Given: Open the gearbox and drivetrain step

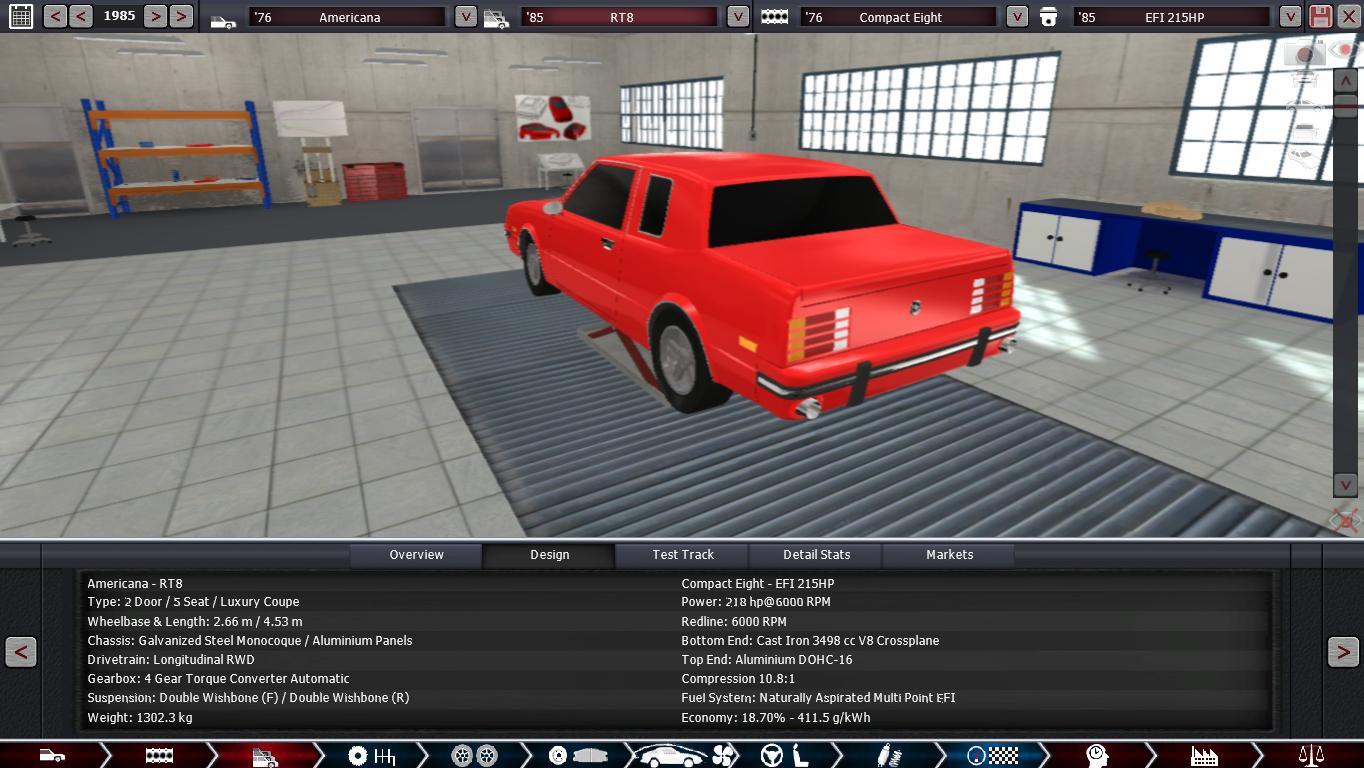Looking at the screenshot, I should [371, 755].
